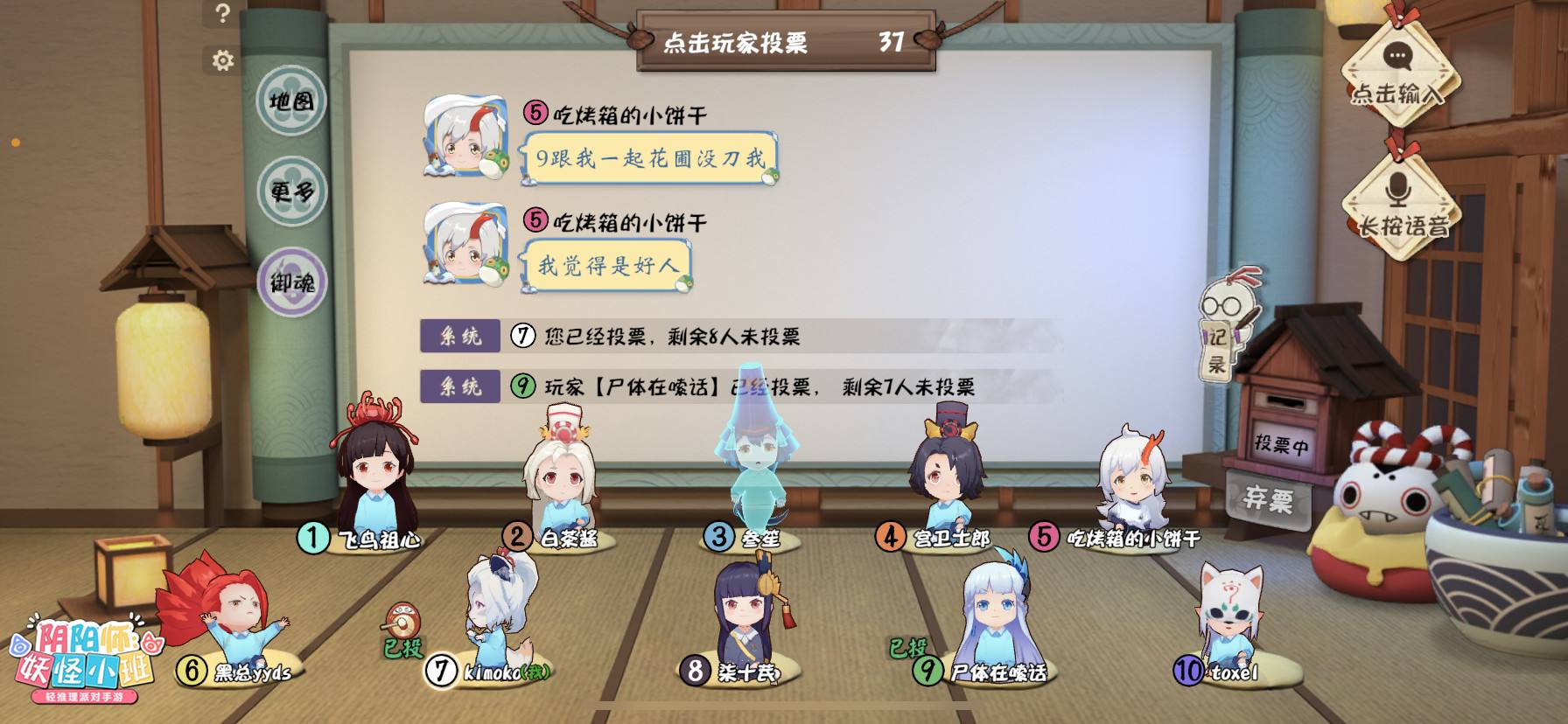Vote for player 2 白茶酱
The image size is (1568, 724).
pos(560,481)
